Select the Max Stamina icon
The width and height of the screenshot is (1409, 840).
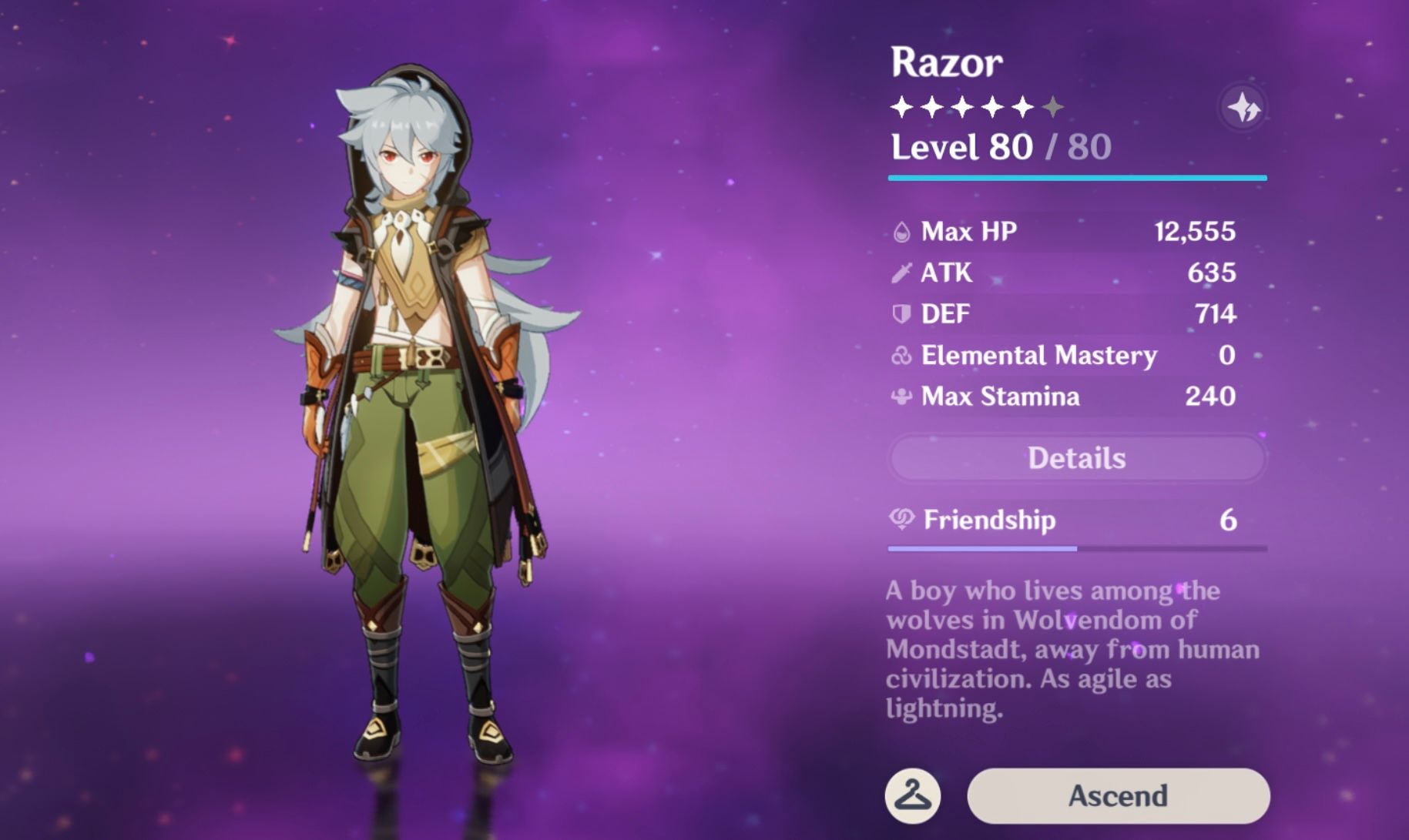901,397
